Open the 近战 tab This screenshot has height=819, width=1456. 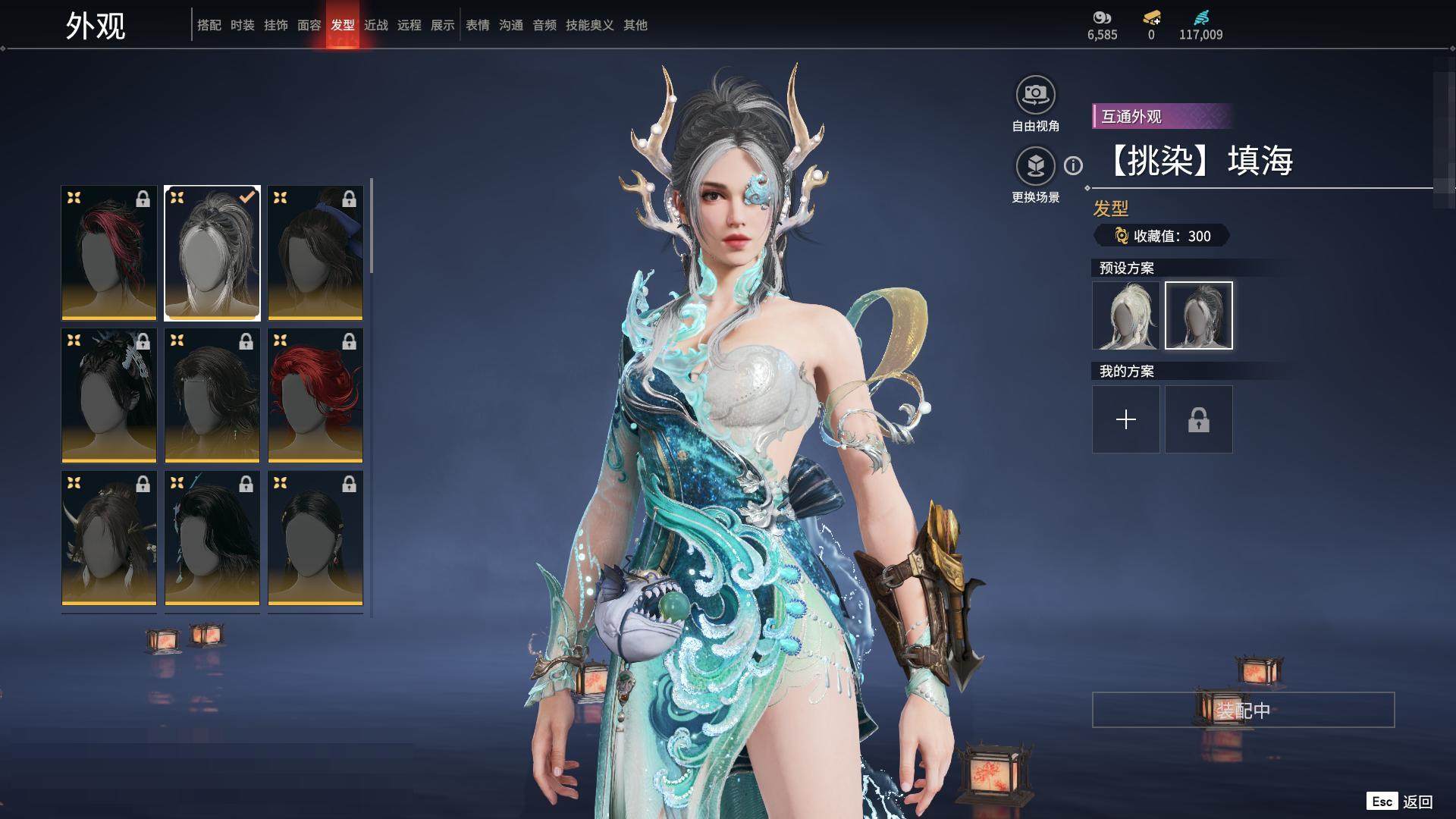[x=375, y=25]
